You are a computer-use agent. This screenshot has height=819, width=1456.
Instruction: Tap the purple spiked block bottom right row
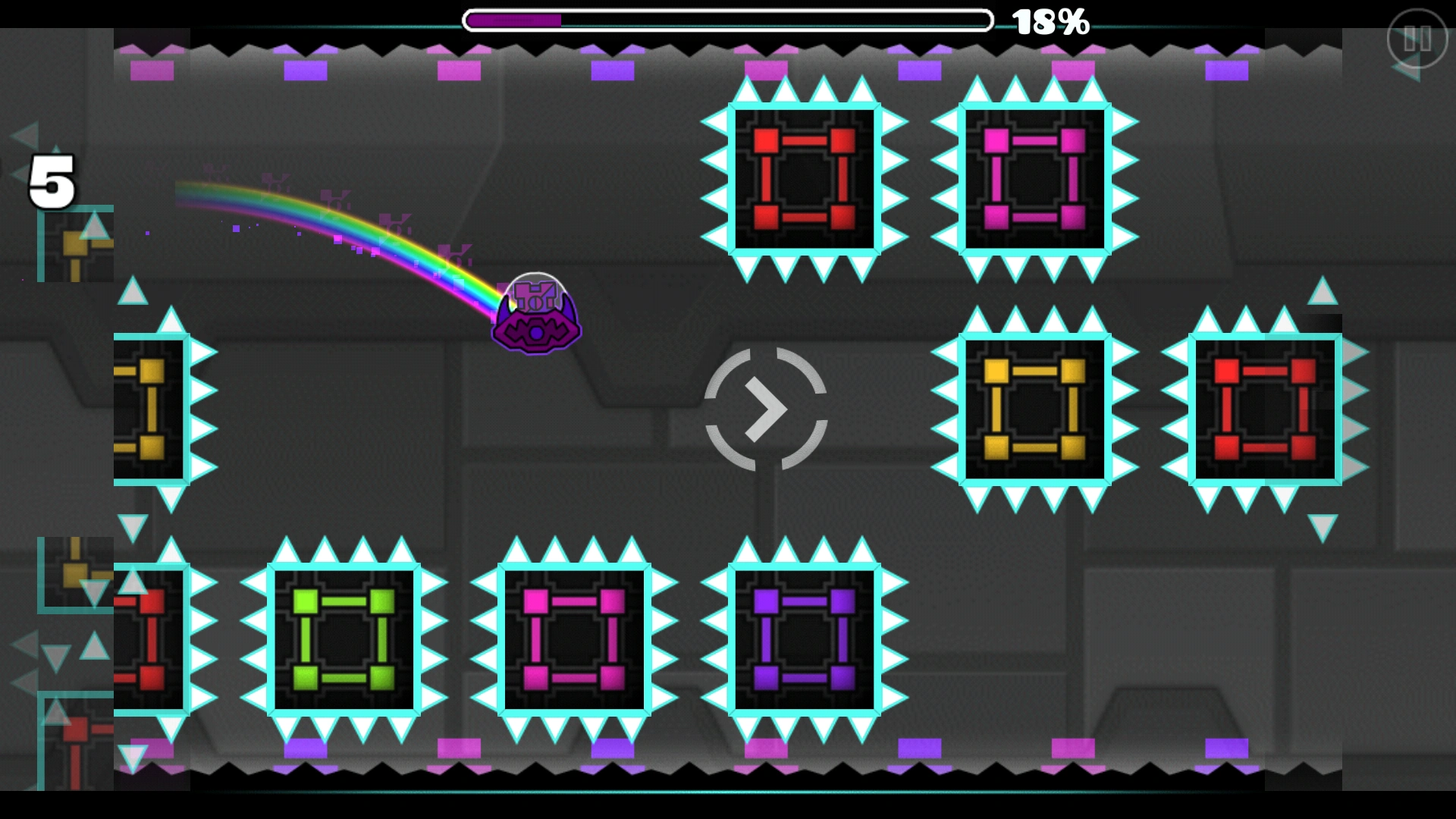click(x=802, y=641)
